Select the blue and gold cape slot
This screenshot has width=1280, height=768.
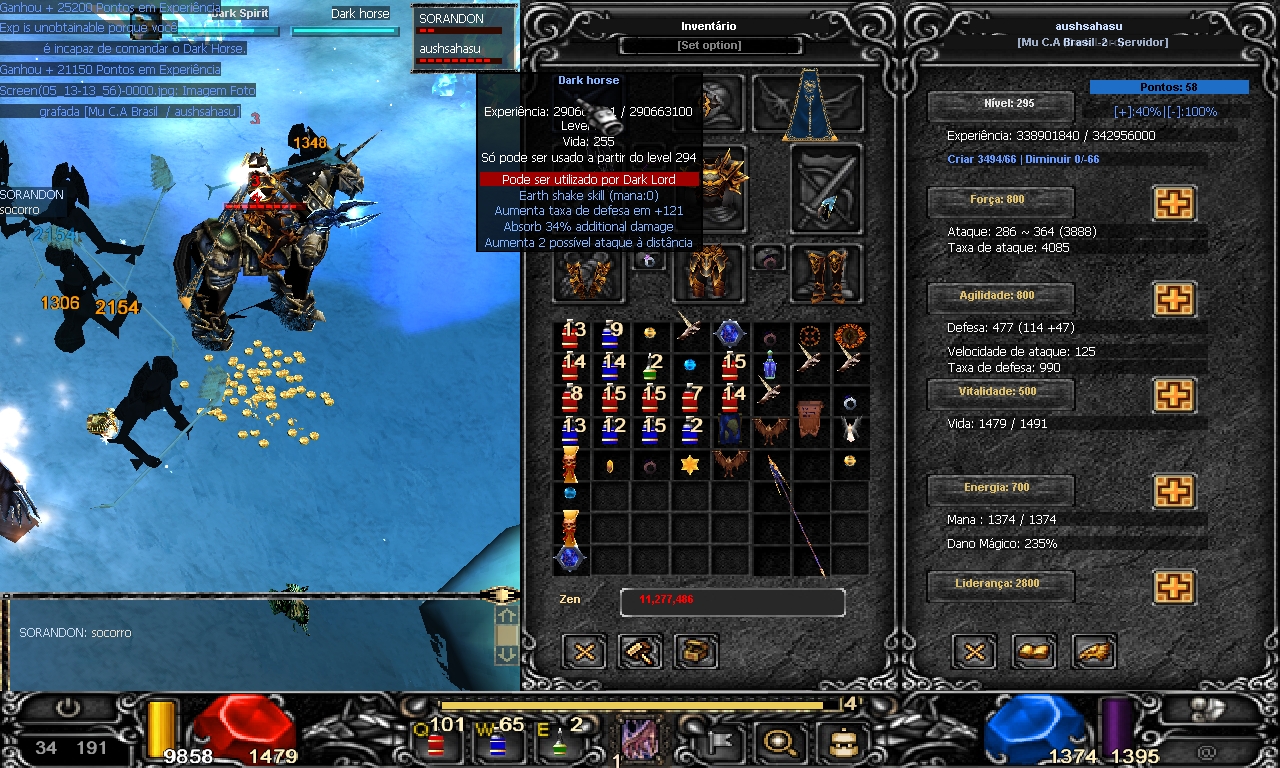[x=809, y=105]
